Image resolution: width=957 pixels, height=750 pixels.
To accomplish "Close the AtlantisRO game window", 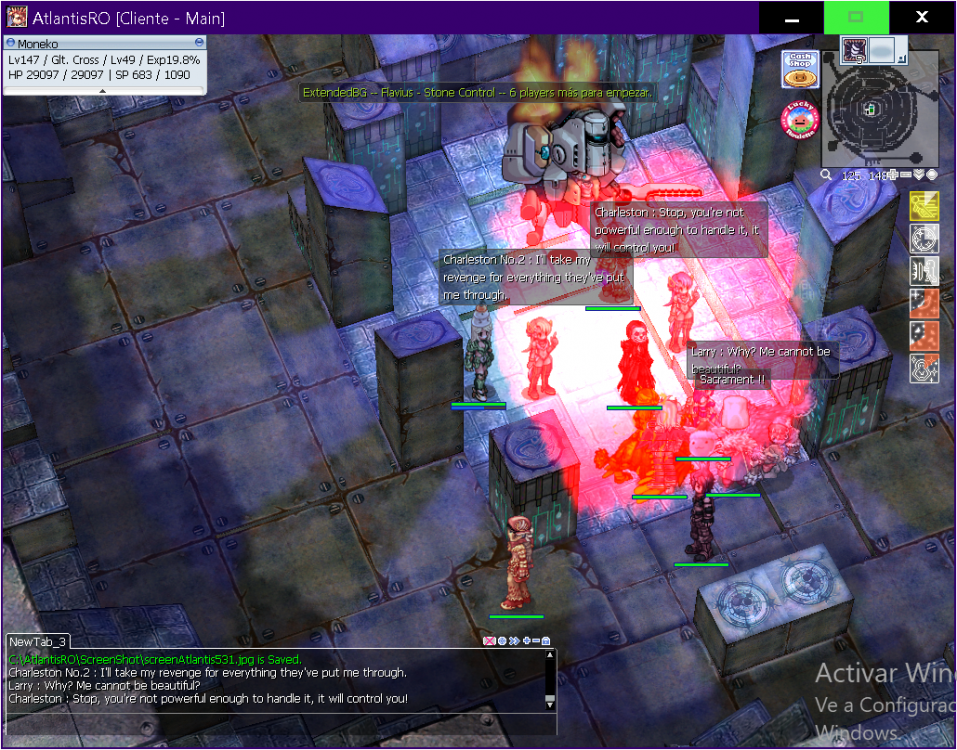I will (922, 18).
